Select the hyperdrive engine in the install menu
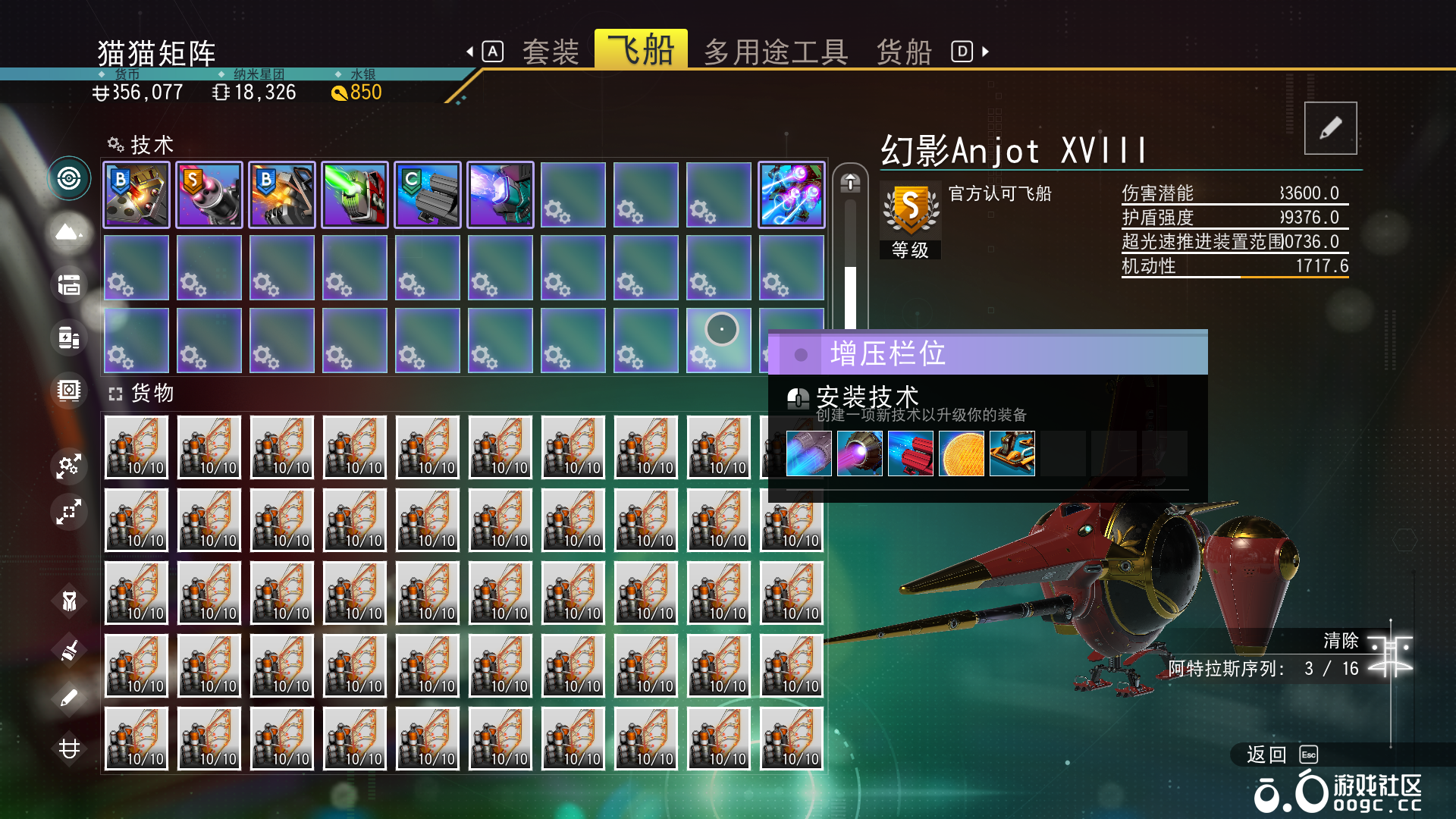1456x819 pixels. (808, 453)
